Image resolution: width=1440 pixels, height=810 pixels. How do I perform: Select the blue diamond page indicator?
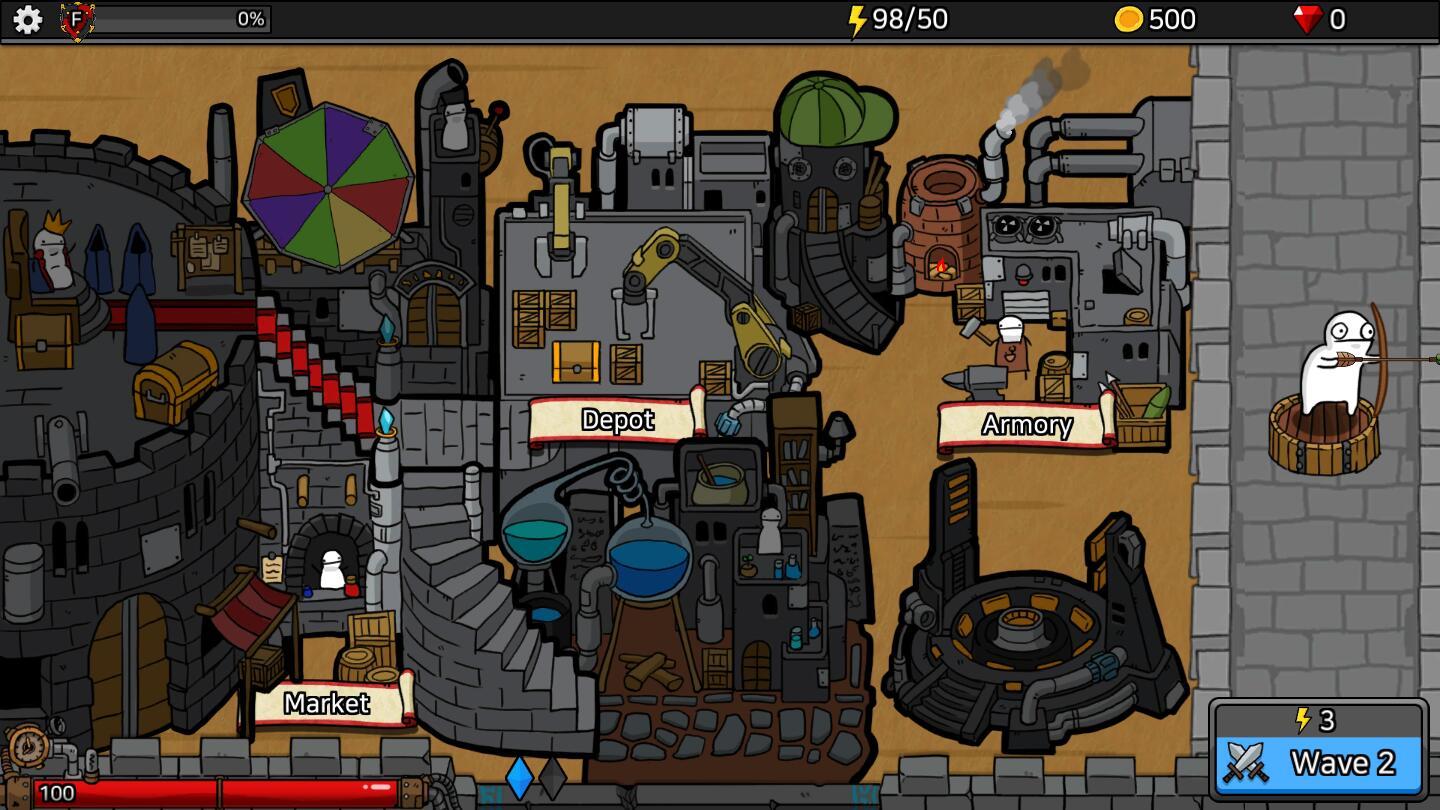pyautogui.click(x=520, y=777)
